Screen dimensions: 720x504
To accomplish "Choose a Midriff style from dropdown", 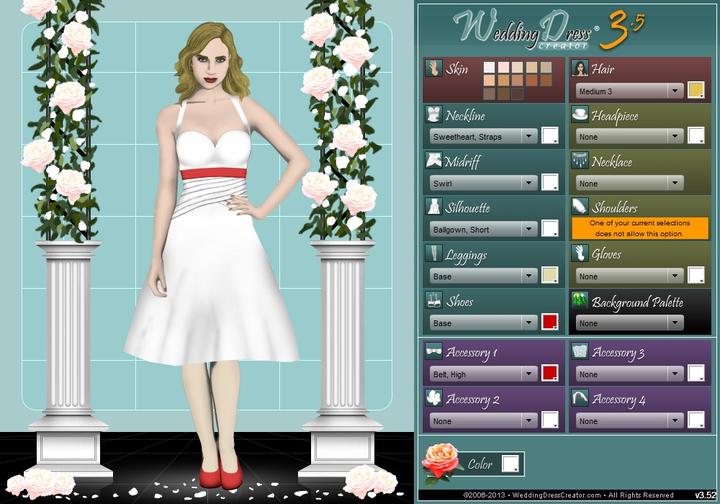I will tap(482, 183).
